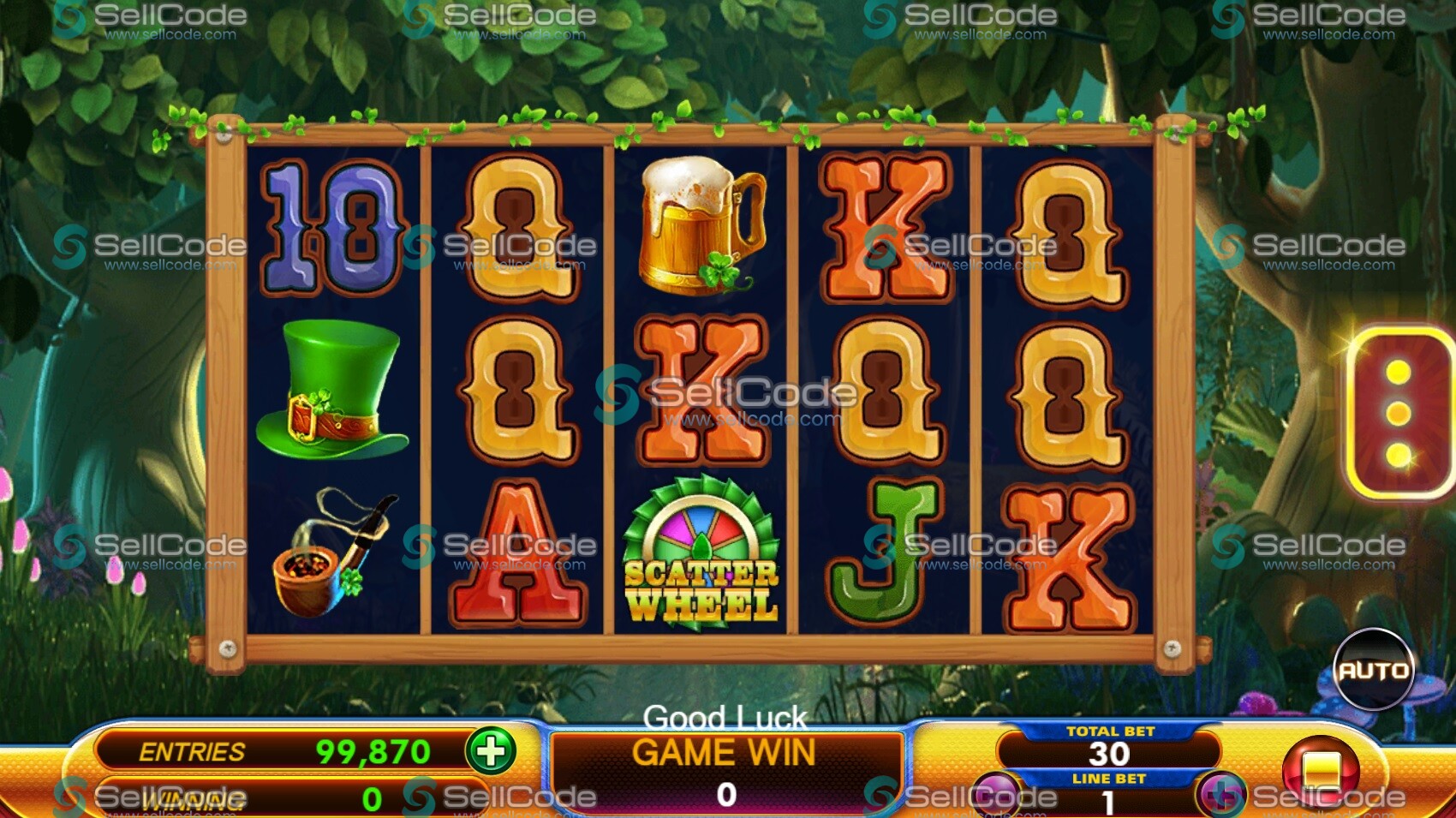Stop the reels with the red button

click(1320, 770)
